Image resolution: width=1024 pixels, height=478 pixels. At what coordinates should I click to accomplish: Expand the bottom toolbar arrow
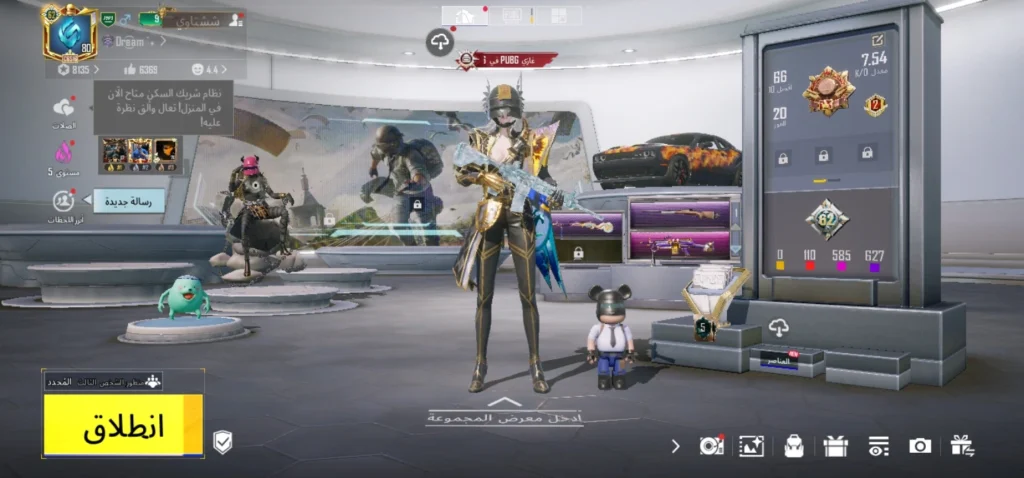[x=676, y=446]
